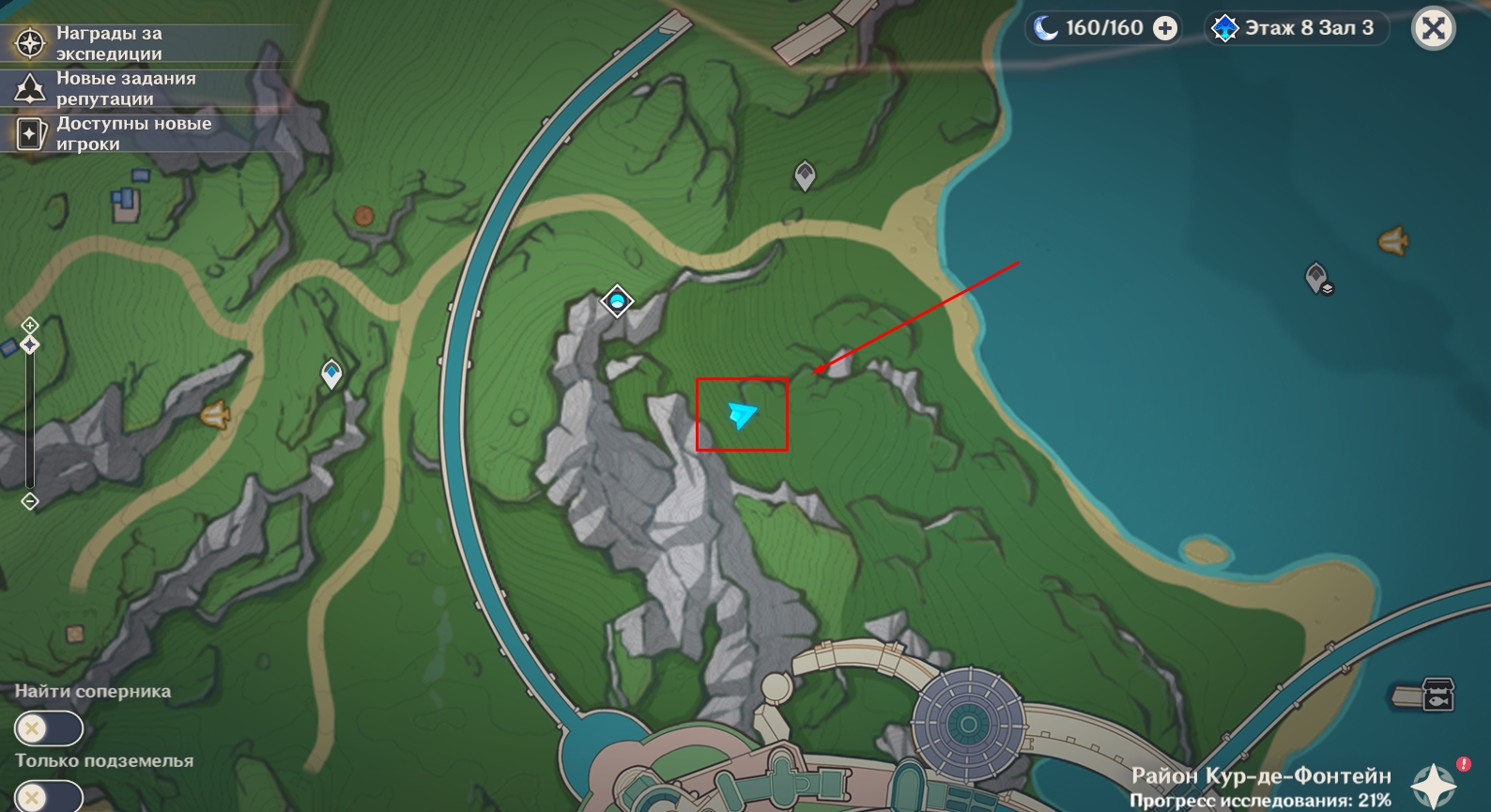Select the blue activated teleport waypoint marker

(x=331, y=374)
